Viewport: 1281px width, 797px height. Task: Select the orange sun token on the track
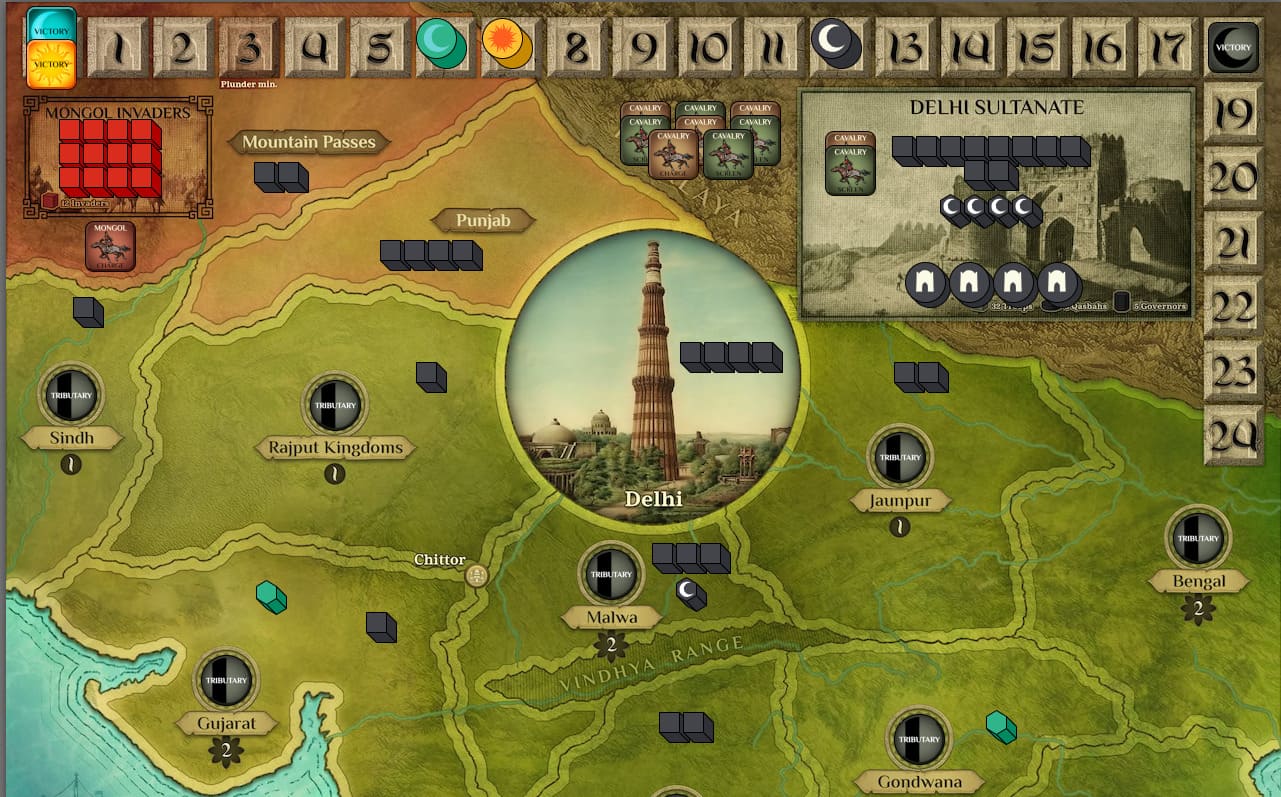[x=505, y=44]
